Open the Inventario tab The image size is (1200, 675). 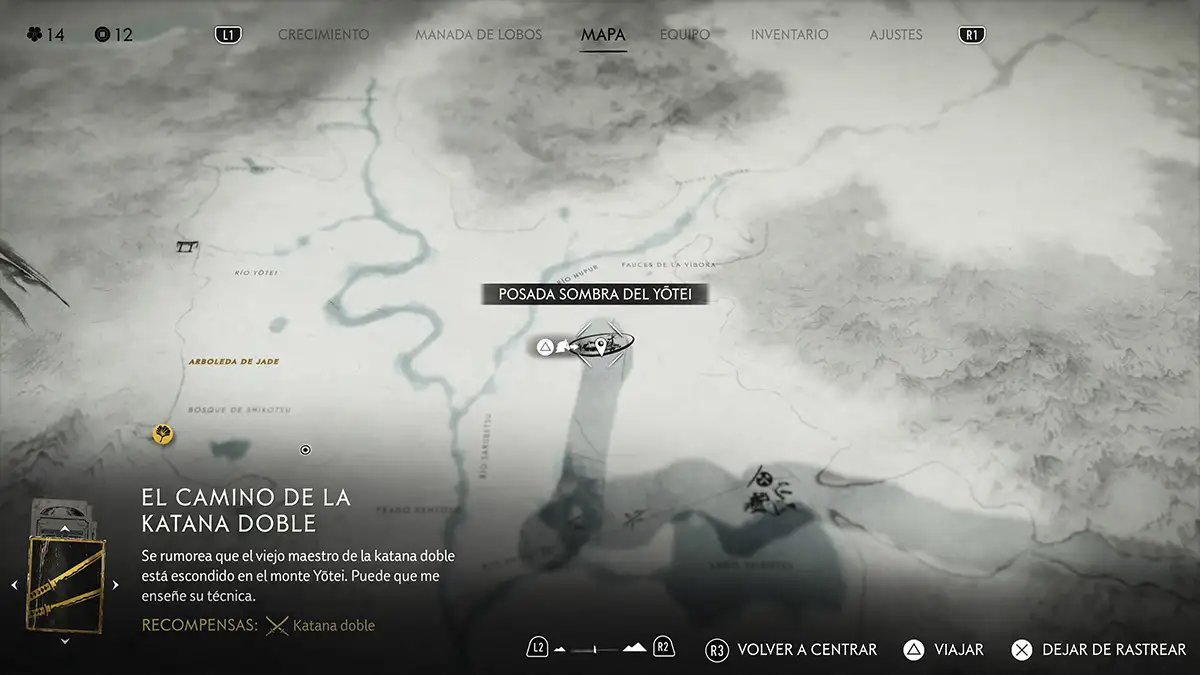(789, 35)
